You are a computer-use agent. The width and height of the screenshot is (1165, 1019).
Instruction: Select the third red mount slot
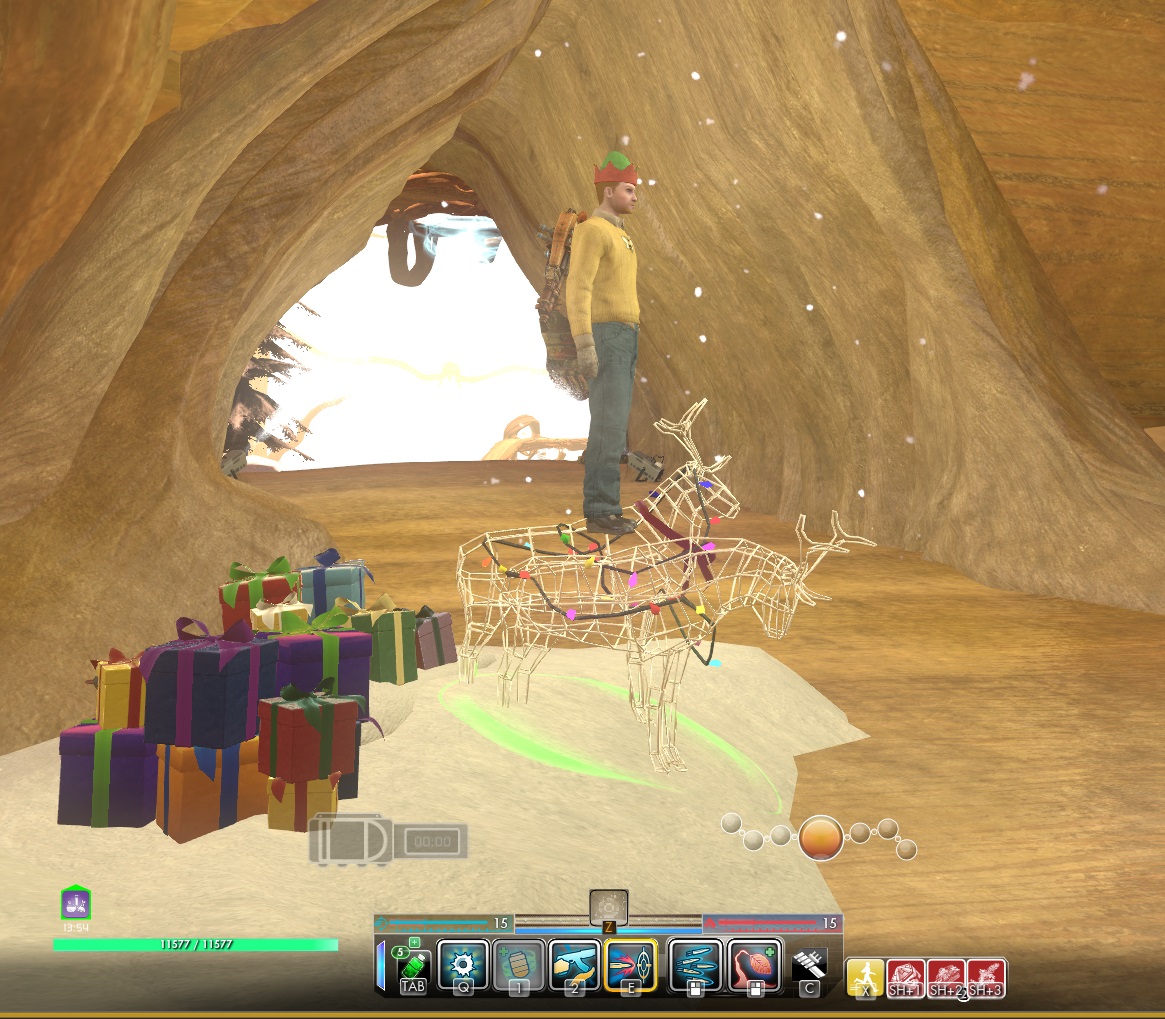pyautogui.click(x=986, y=976)
